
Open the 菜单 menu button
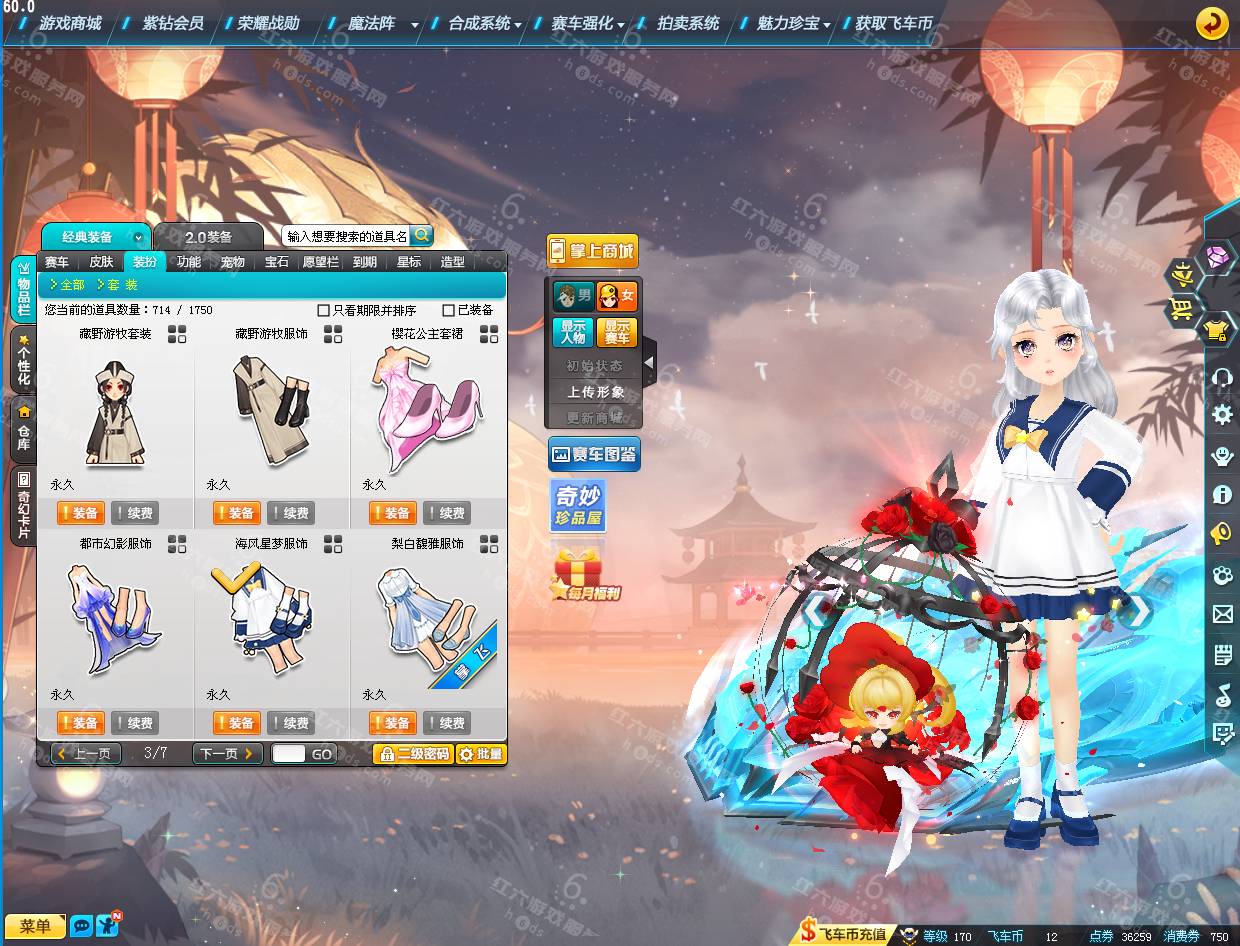point(35,926)
